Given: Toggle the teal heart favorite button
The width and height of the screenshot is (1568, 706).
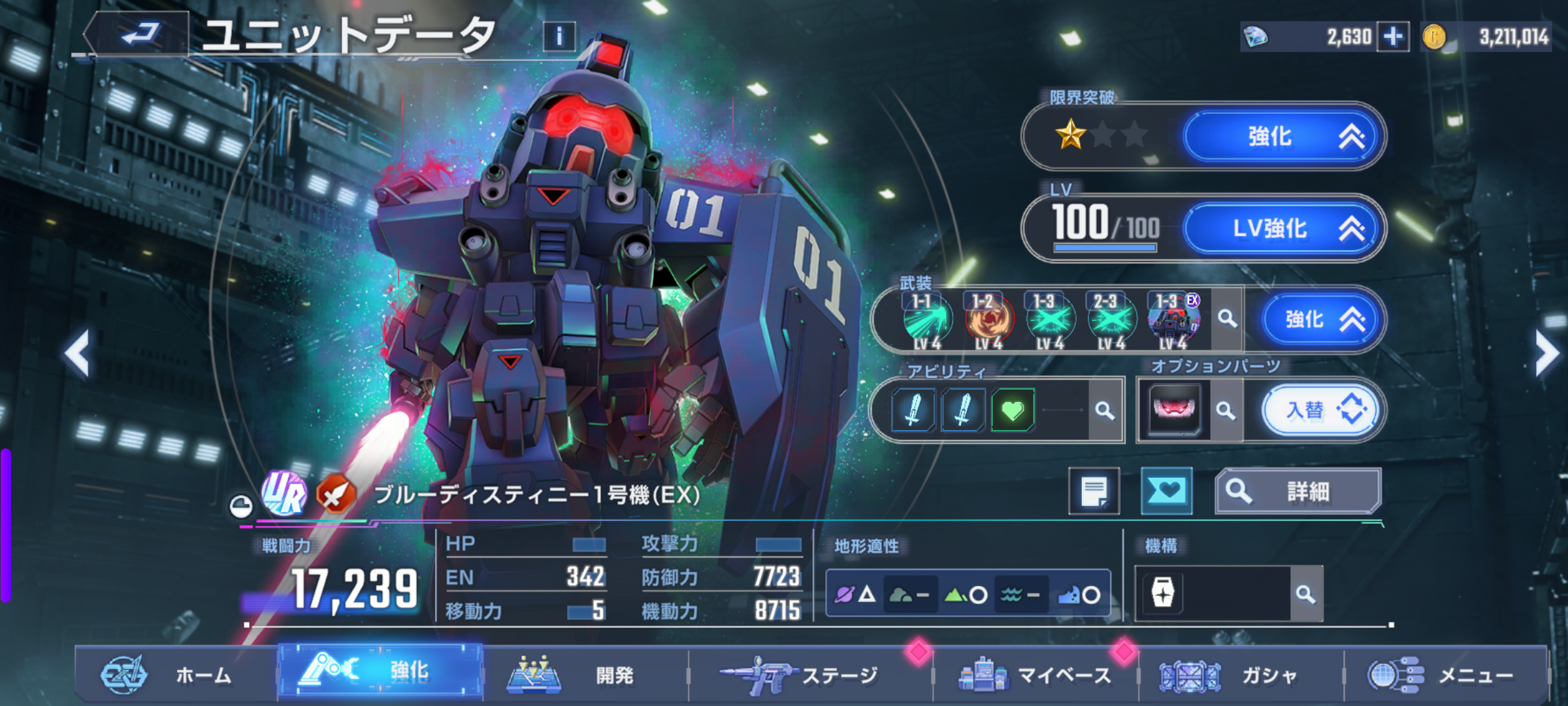Looking at the screenshot, I should [x=1166, y=491].
